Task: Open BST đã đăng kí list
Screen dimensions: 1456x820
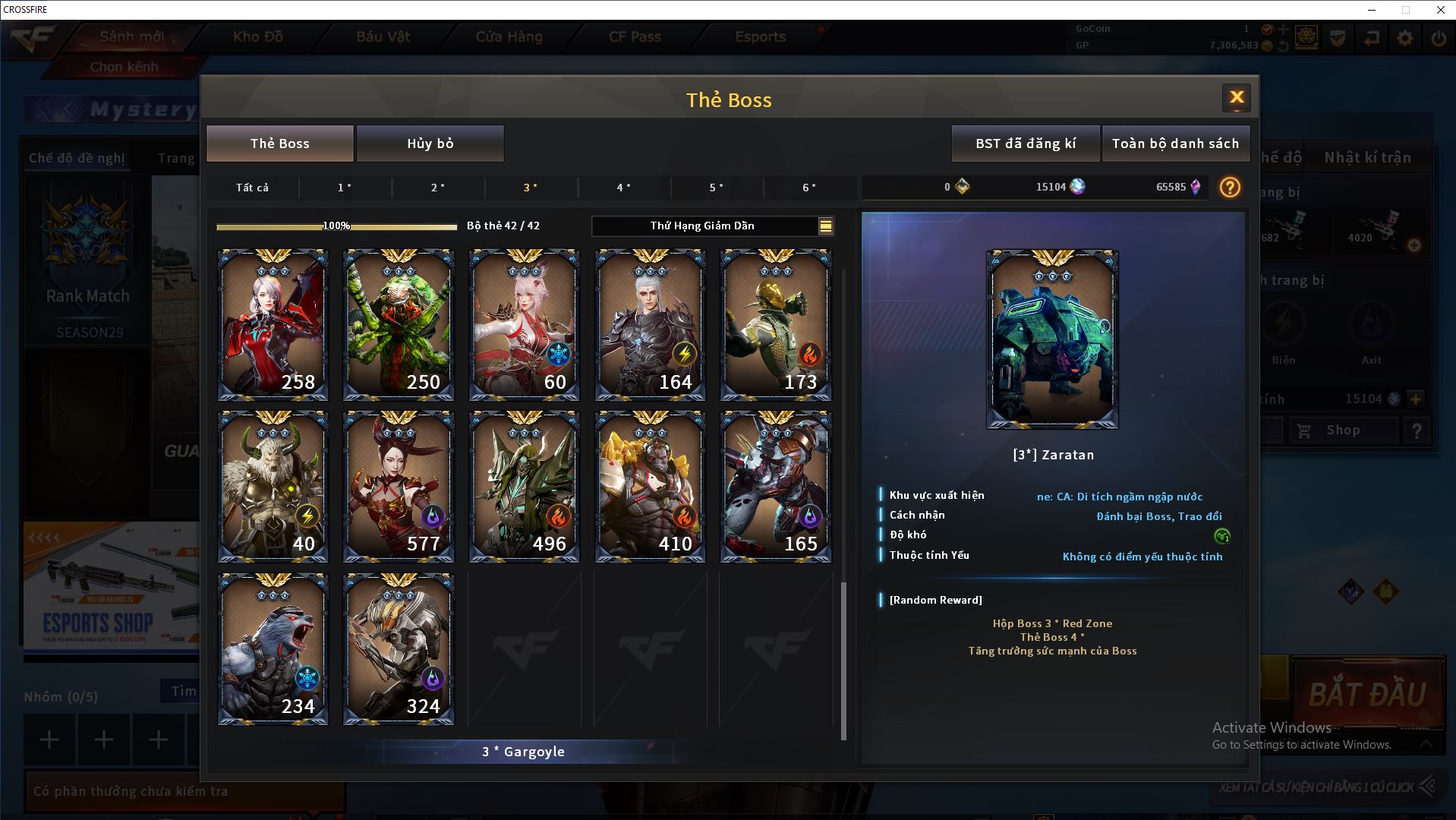Action: (x=1025, y=143)
